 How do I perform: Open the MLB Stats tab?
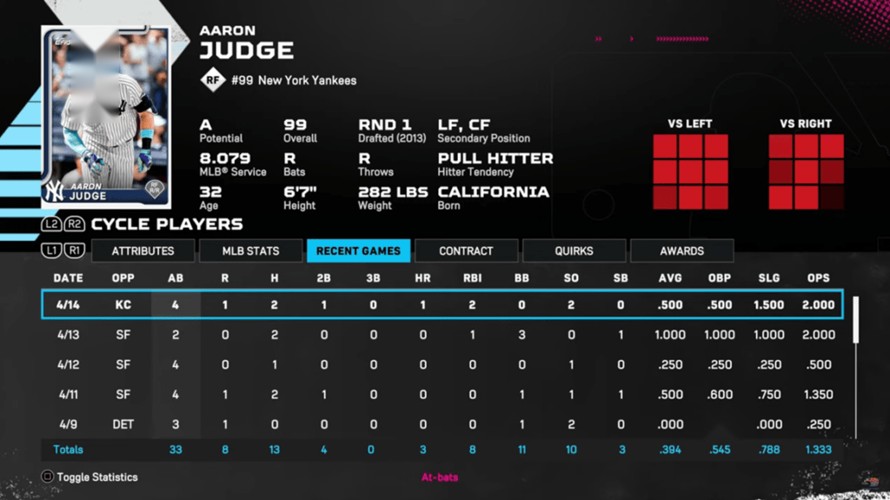[x=250, y=251]
